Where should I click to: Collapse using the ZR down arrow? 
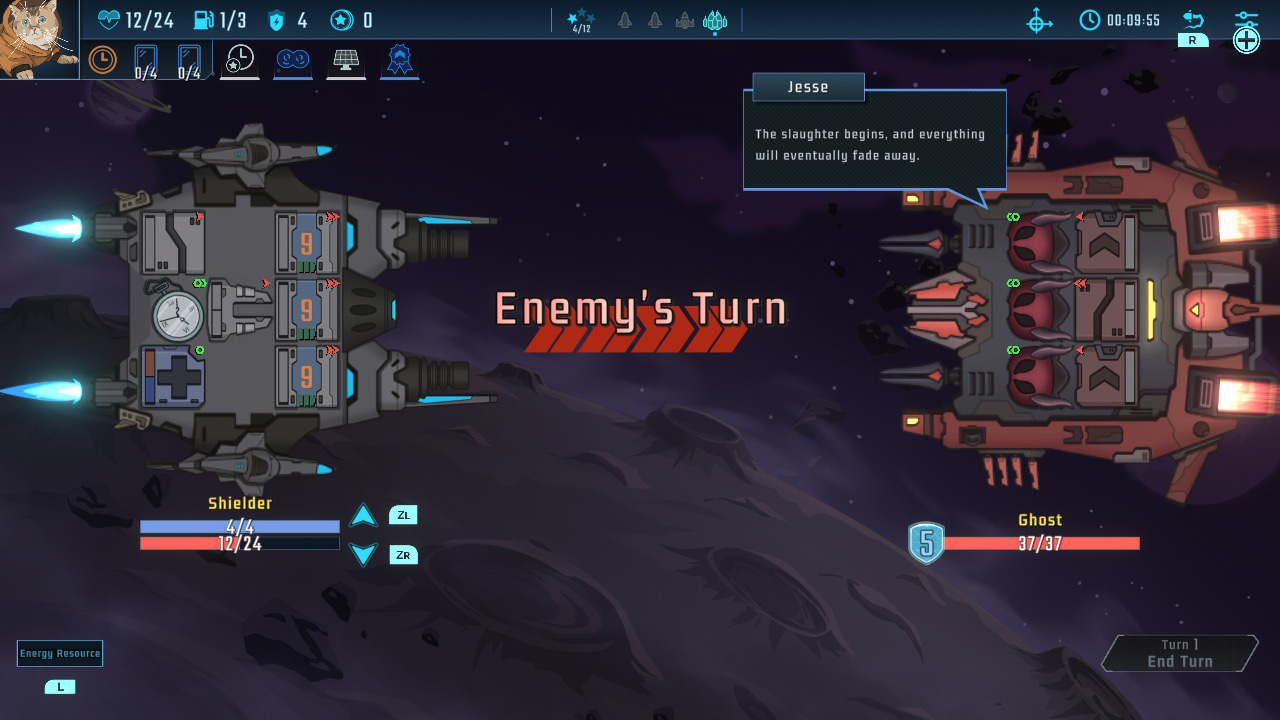click(363, 554)
